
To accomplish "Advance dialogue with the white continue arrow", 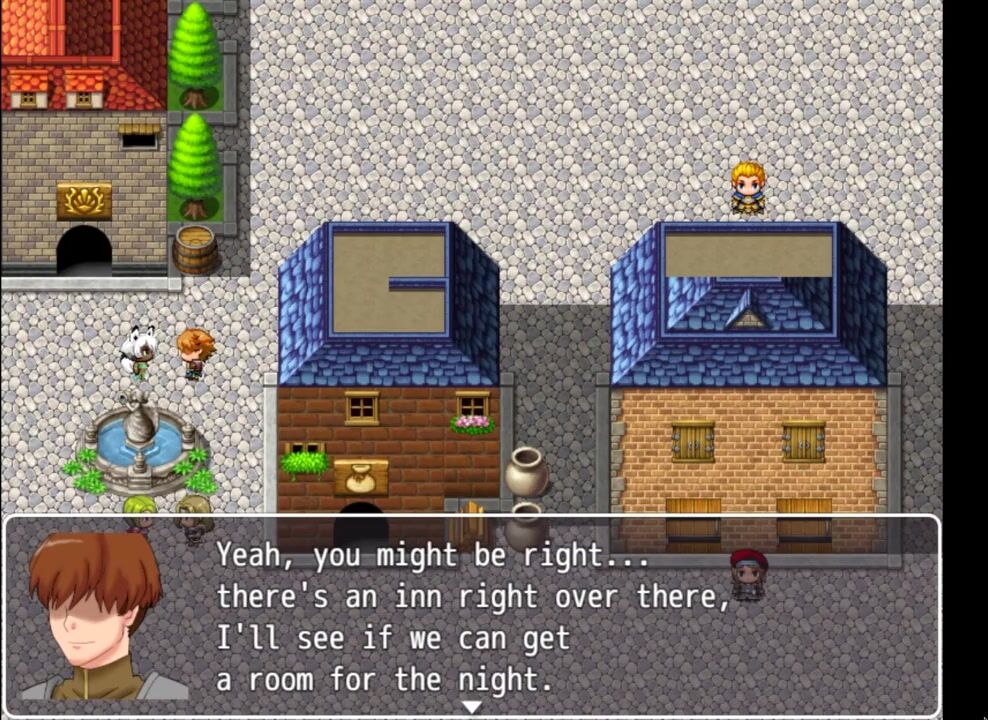I will [x=471, y=707].
